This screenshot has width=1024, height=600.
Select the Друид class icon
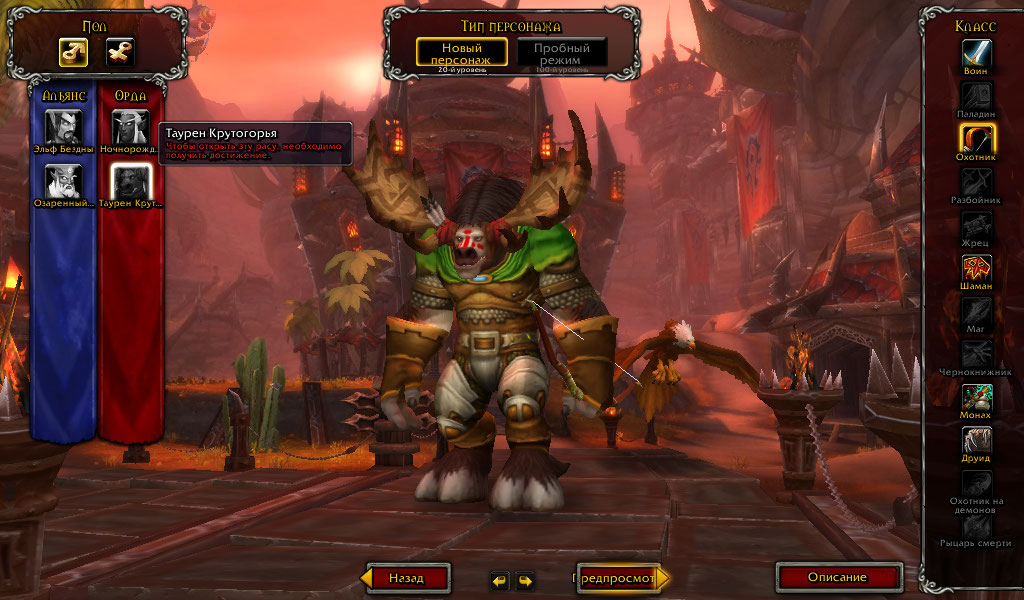(977, 440)
